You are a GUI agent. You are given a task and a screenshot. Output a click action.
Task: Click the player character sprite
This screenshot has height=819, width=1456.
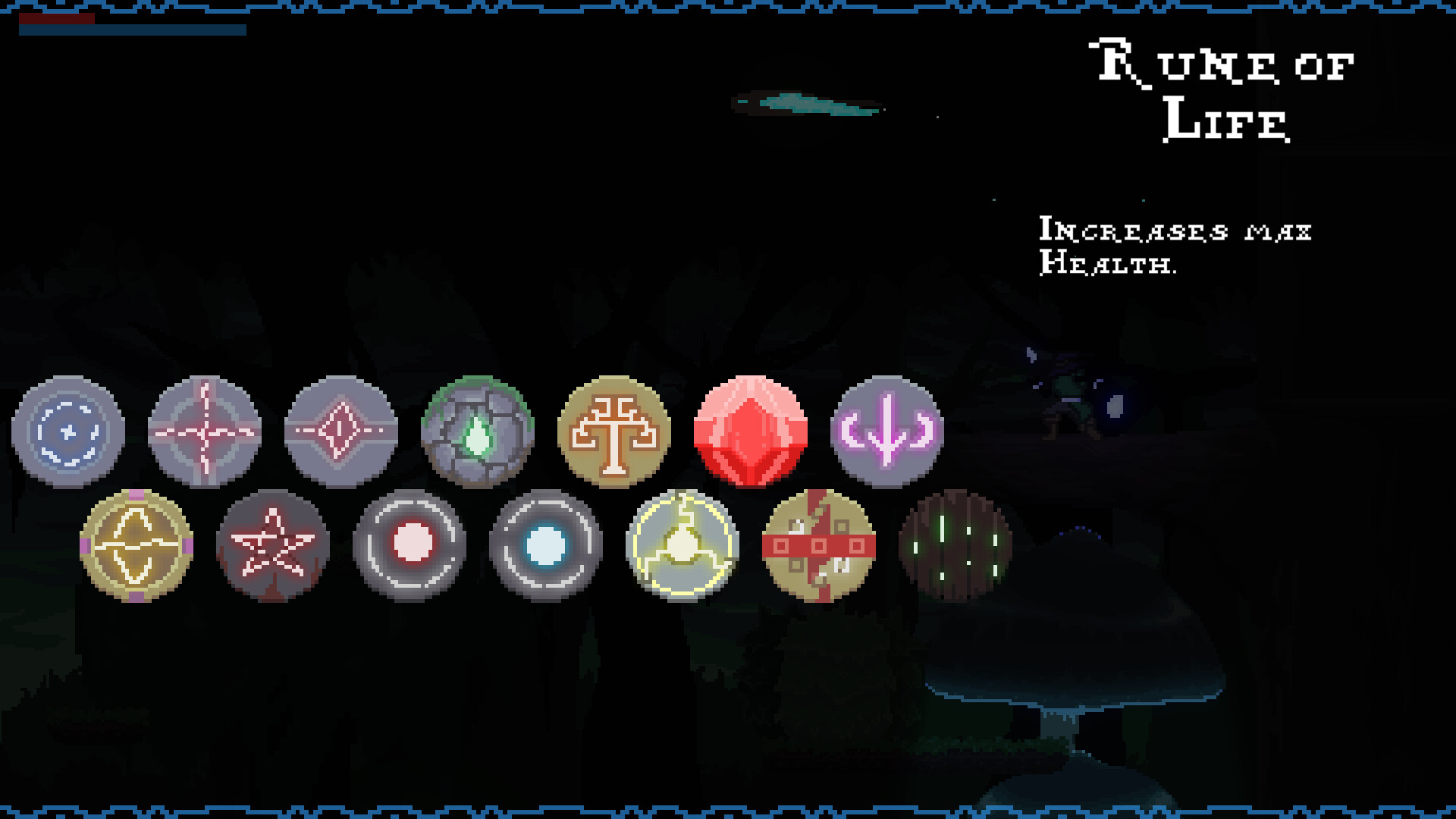tap(1062, 394)
